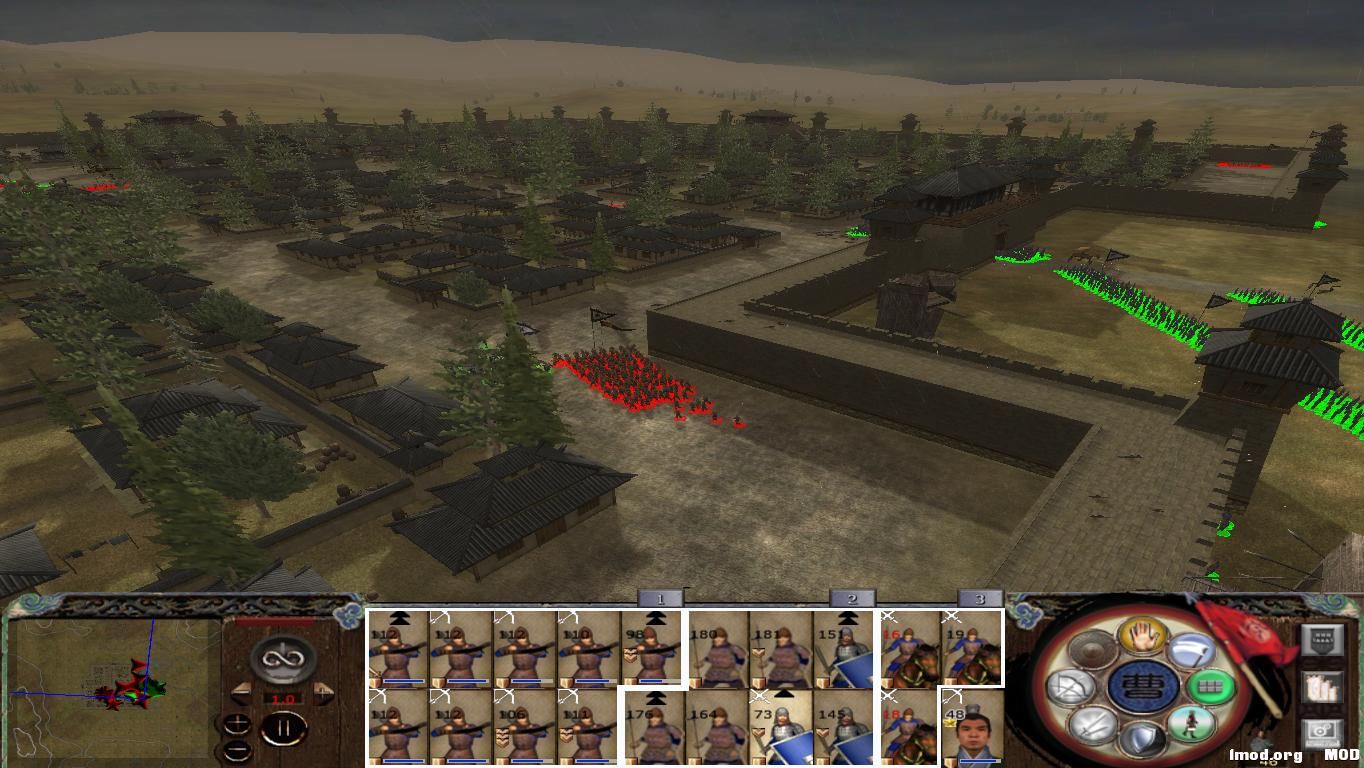1364x768 pixels.
Task: Open group formations with the green grid icon
Action: click(1210, 688)
